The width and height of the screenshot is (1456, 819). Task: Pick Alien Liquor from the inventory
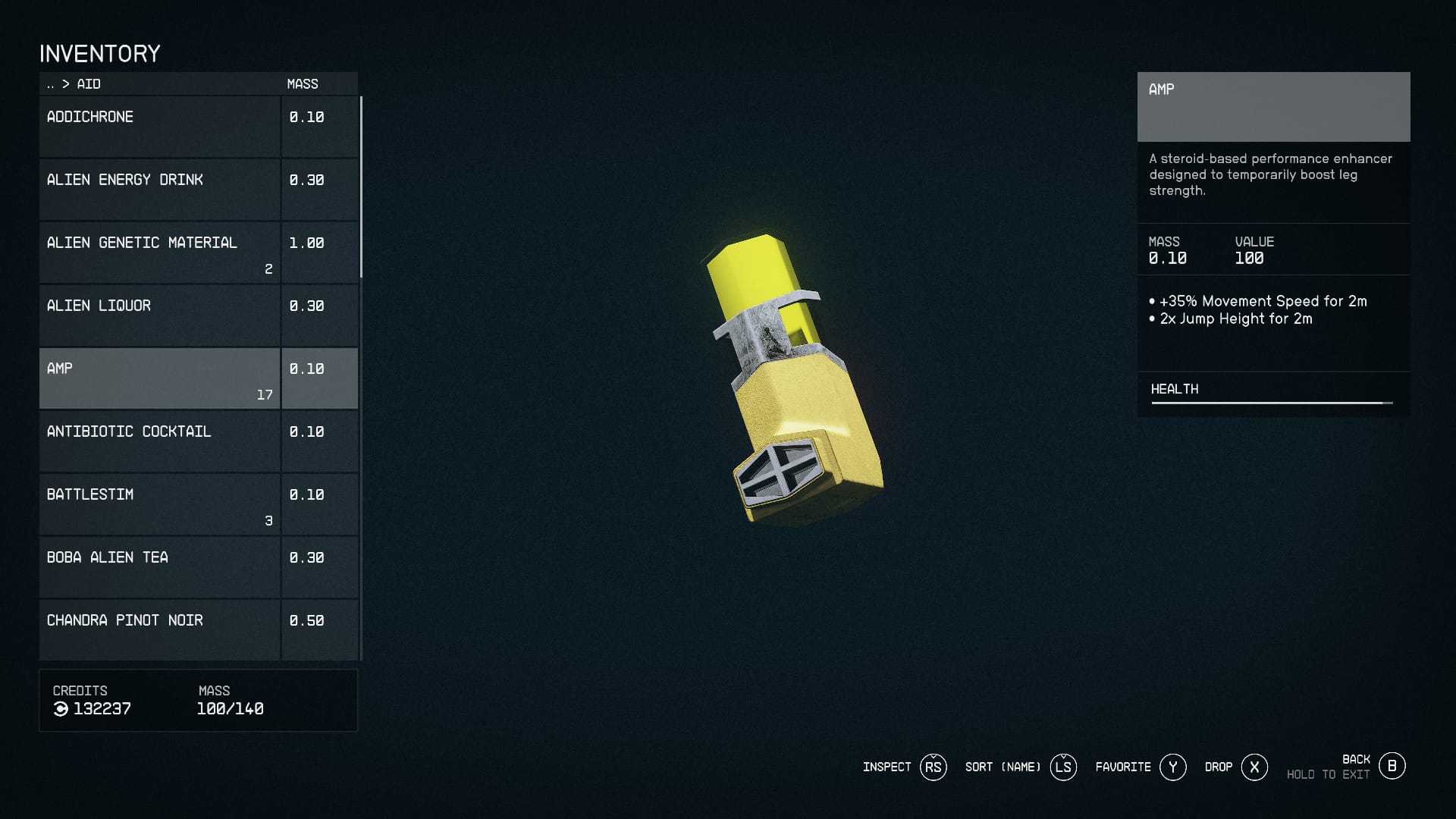coord(159,315)
